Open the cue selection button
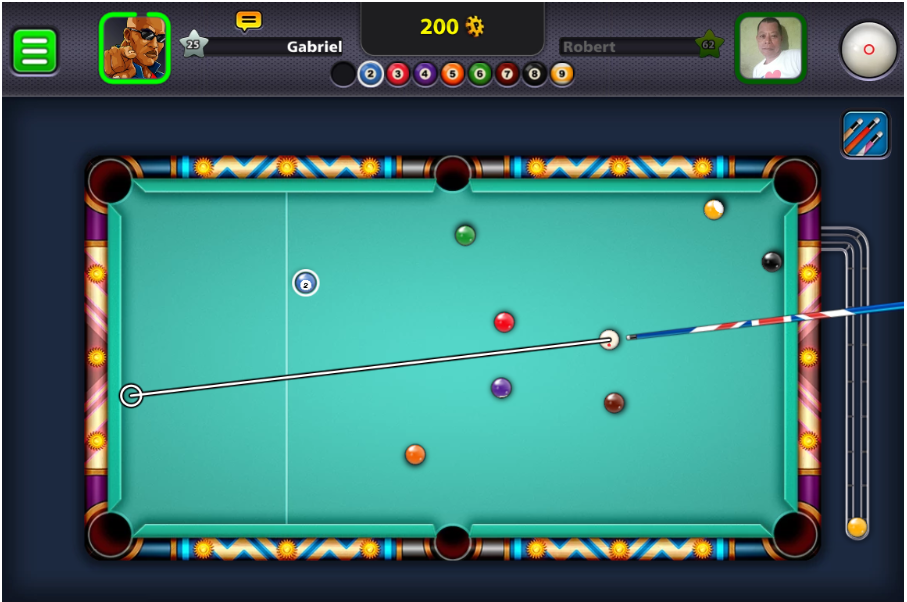This screenshot has height=602, width=907. pos(865,134)
